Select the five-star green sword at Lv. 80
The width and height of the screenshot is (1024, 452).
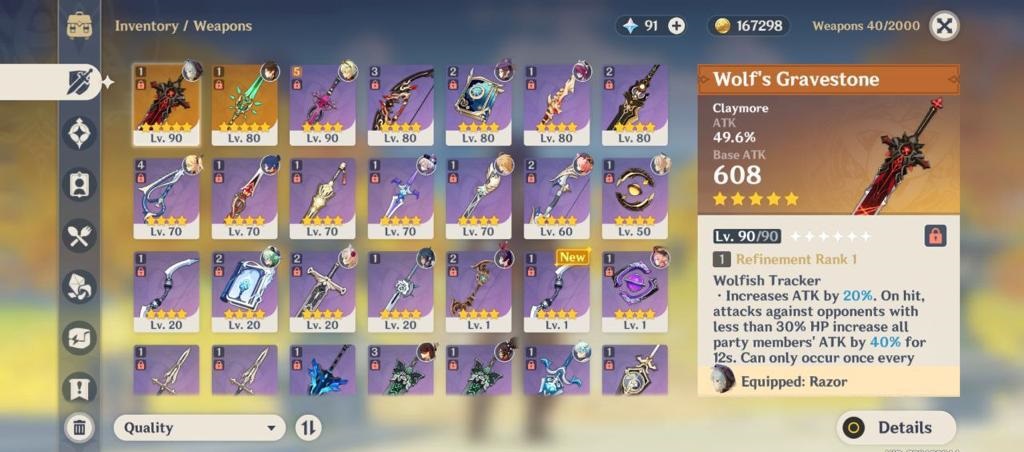(x=244, y=105)
